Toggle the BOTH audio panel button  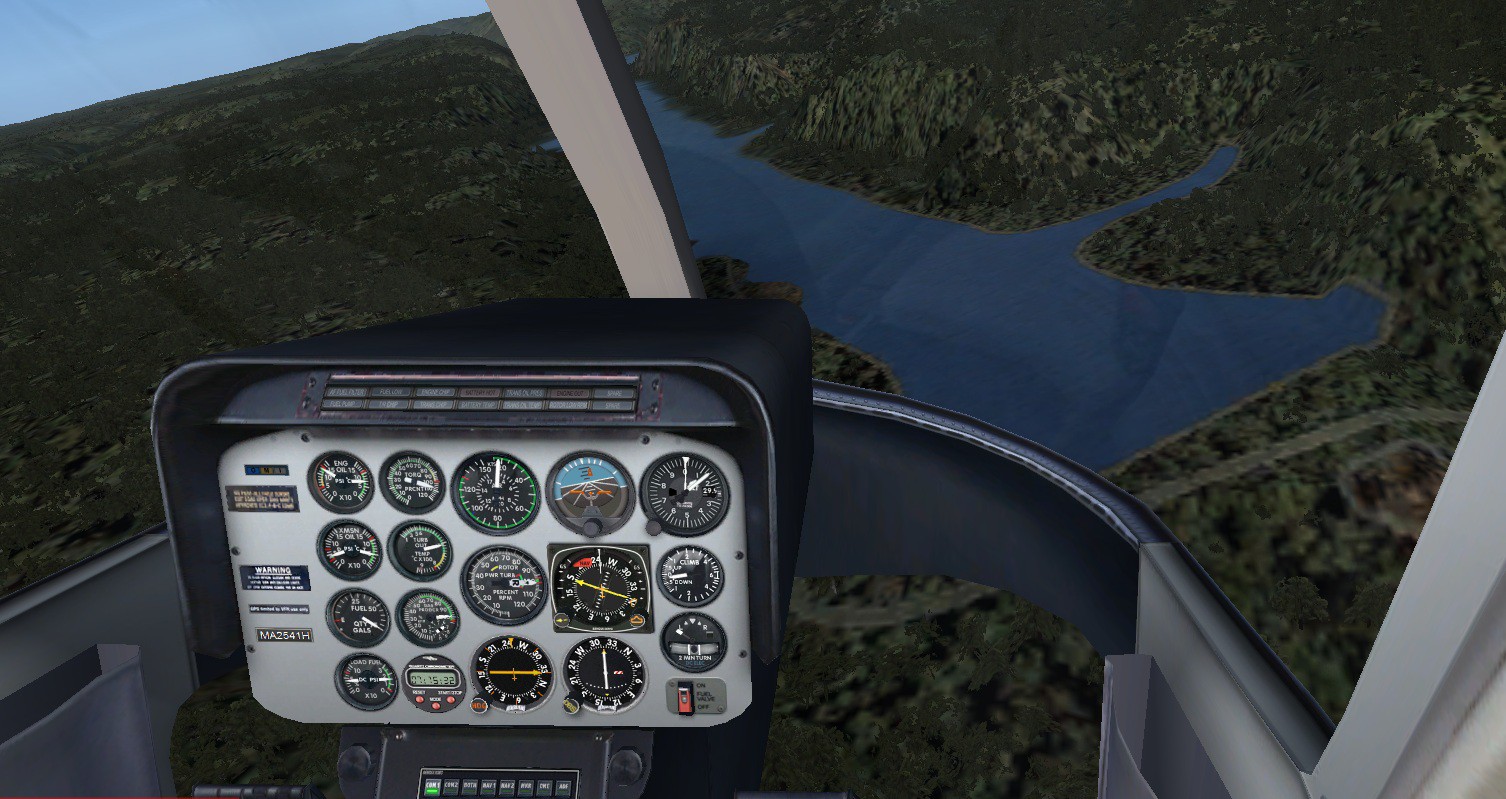tap(470, 786)
